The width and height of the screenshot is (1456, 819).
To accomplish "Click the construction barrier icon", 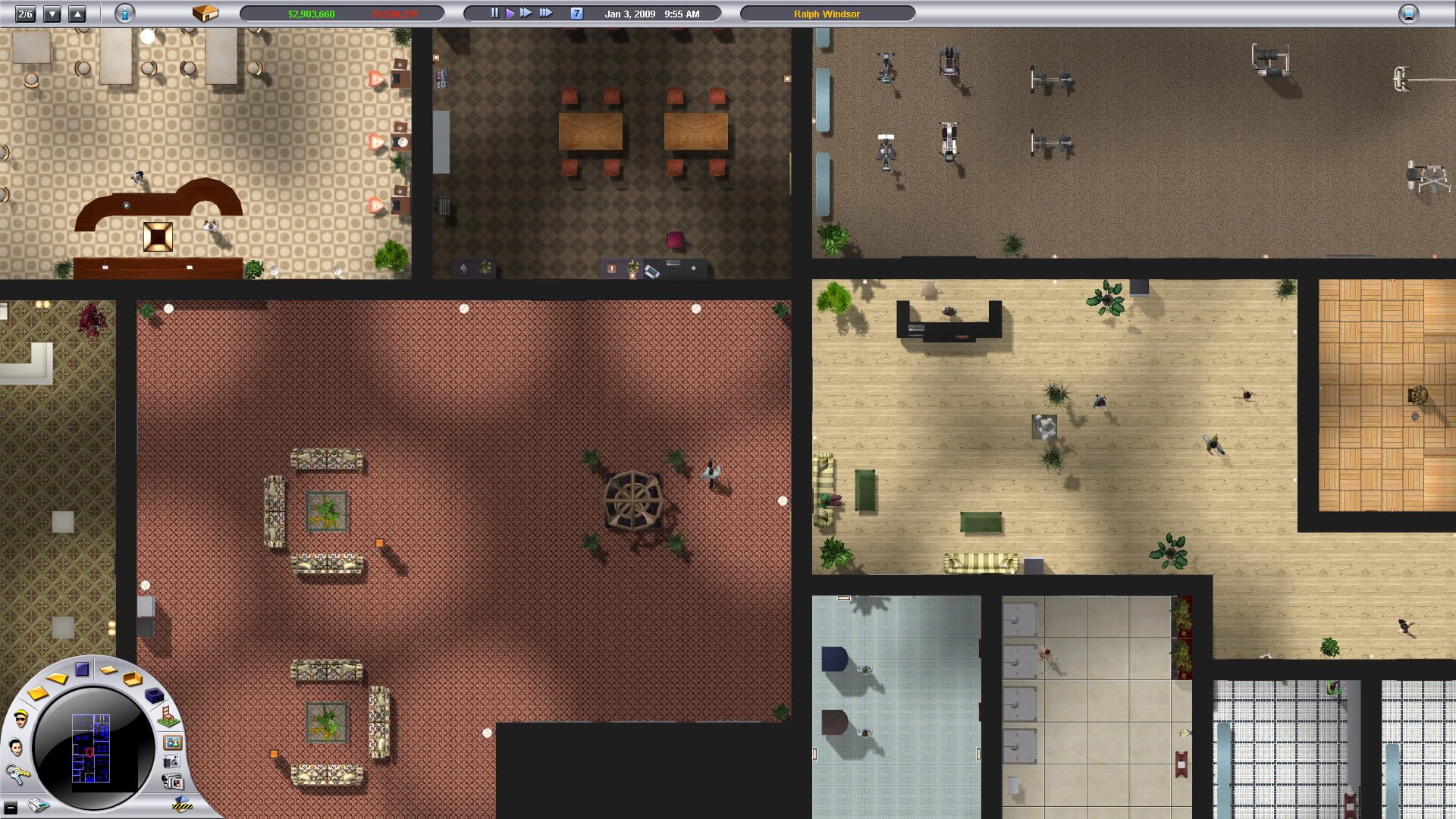I will click(182, 806).
